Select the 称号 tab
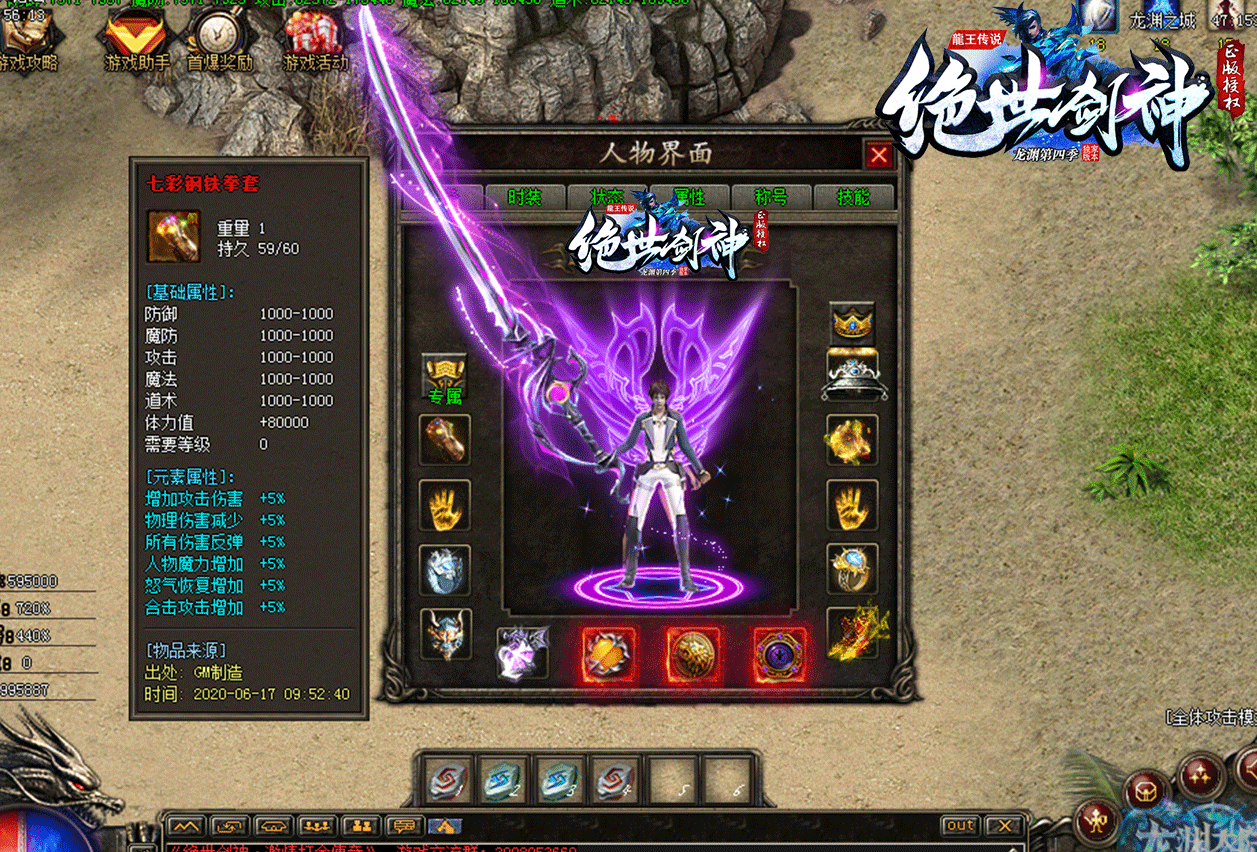The height and width of the screenshot is (852, 1257). pyautogui.click(x=771, y=197)
